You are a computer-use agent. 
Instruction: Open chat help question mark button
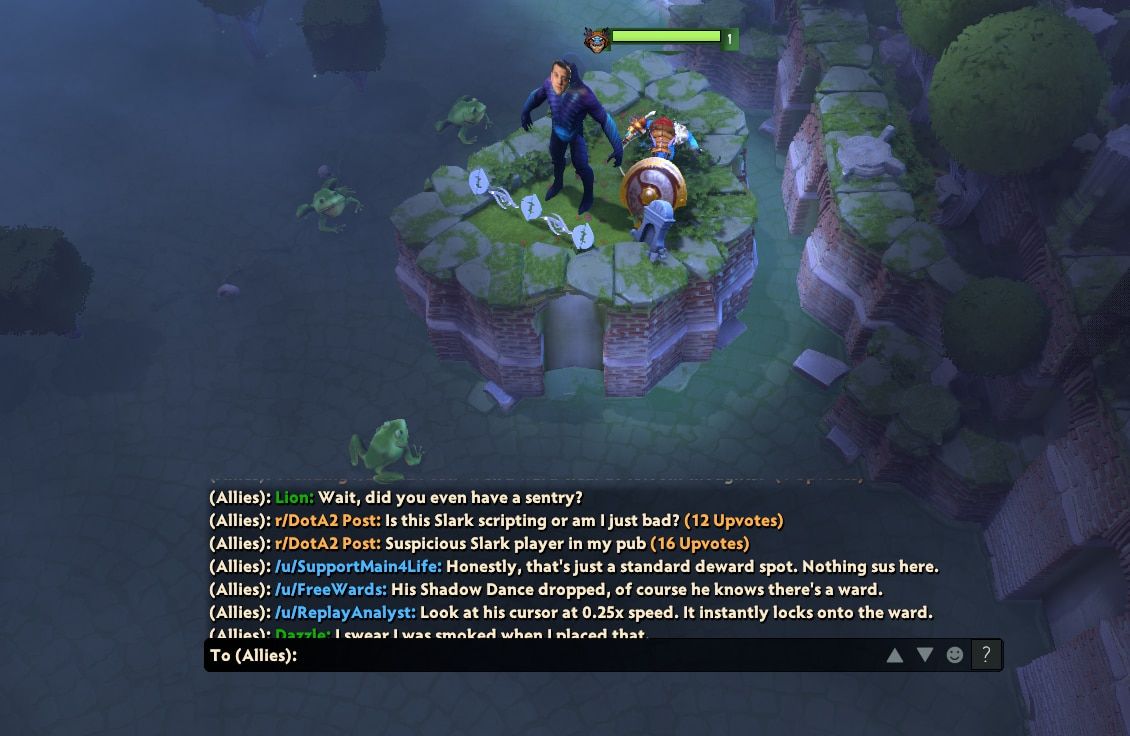[x=986, y=655]
